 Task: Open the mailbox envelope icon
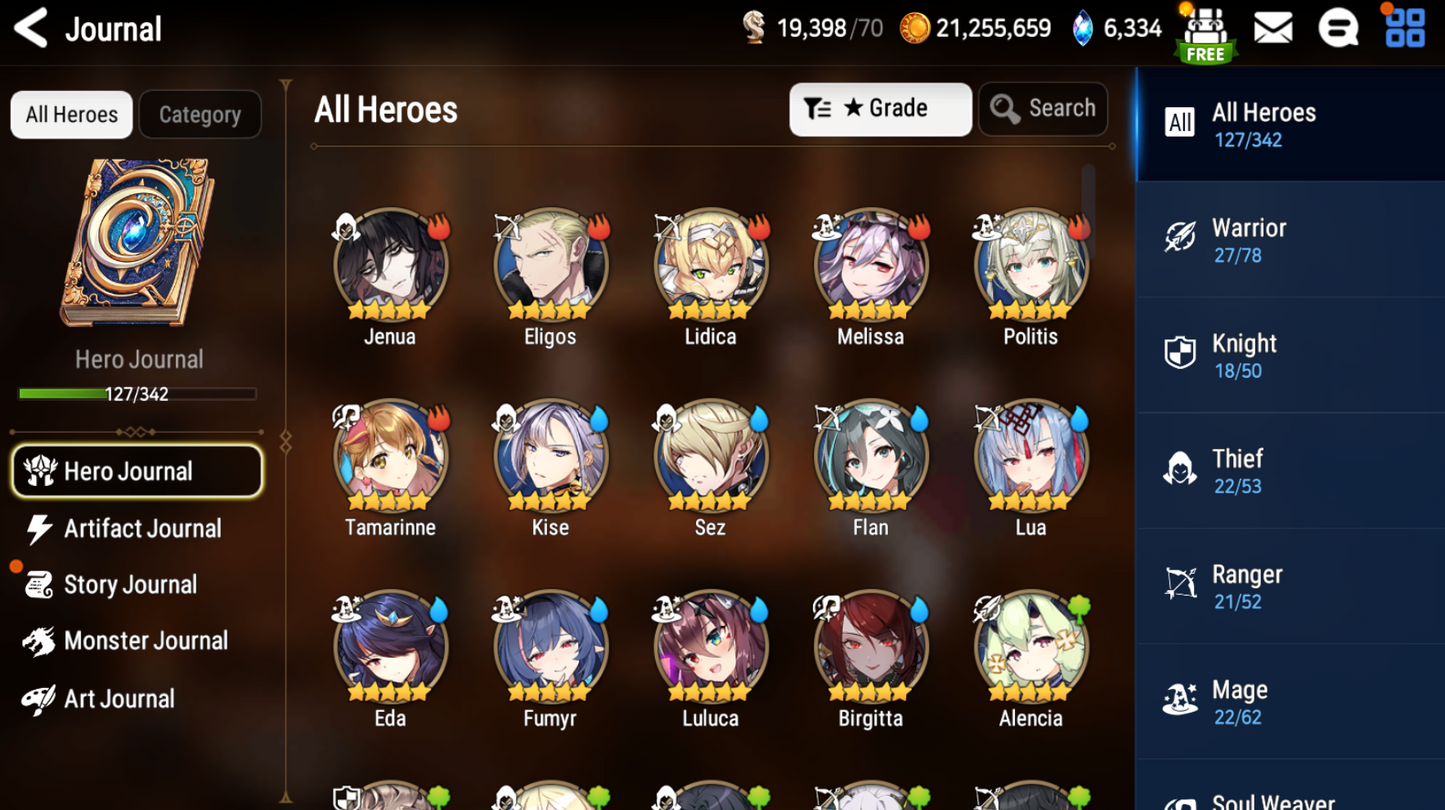point(1273,29)
